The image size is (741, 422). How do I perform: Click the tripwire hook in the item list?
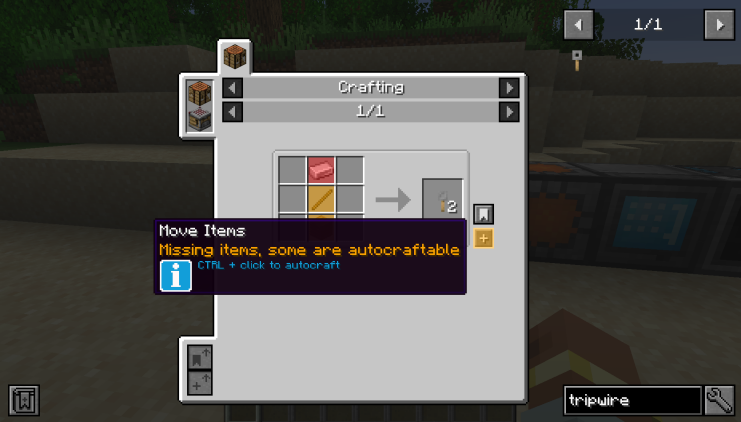(577, 59)
